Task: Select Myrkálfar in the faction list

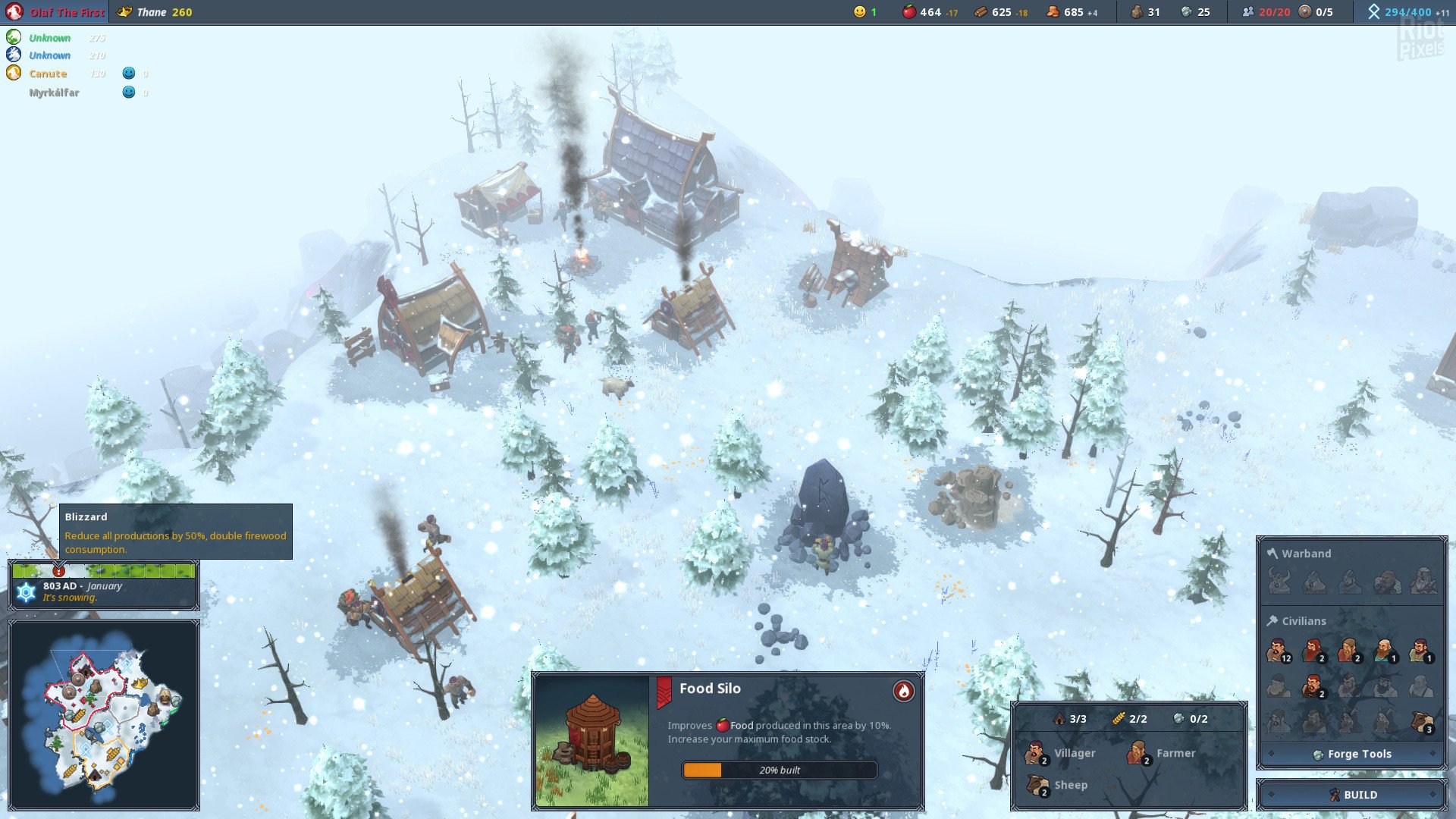Action: [x=54, y=93]
